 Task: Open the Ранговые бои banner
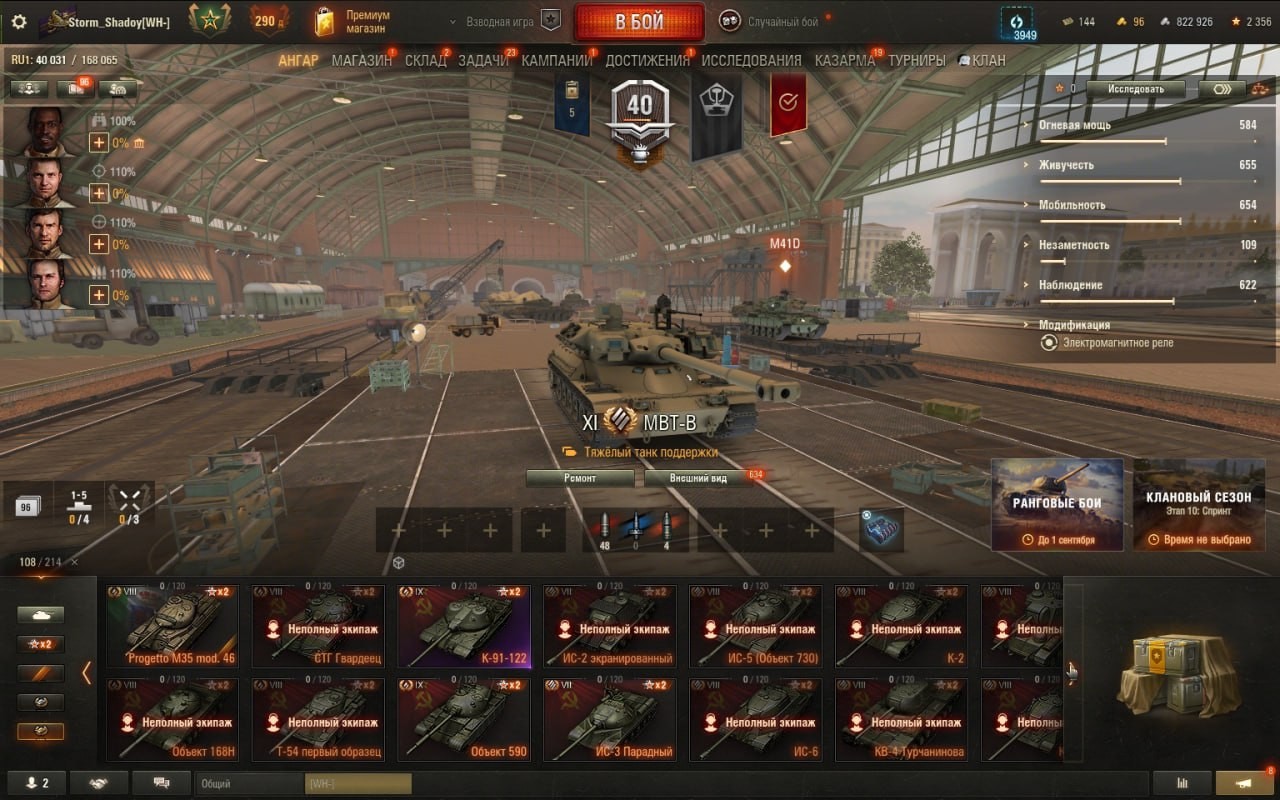coord(1057,505)
